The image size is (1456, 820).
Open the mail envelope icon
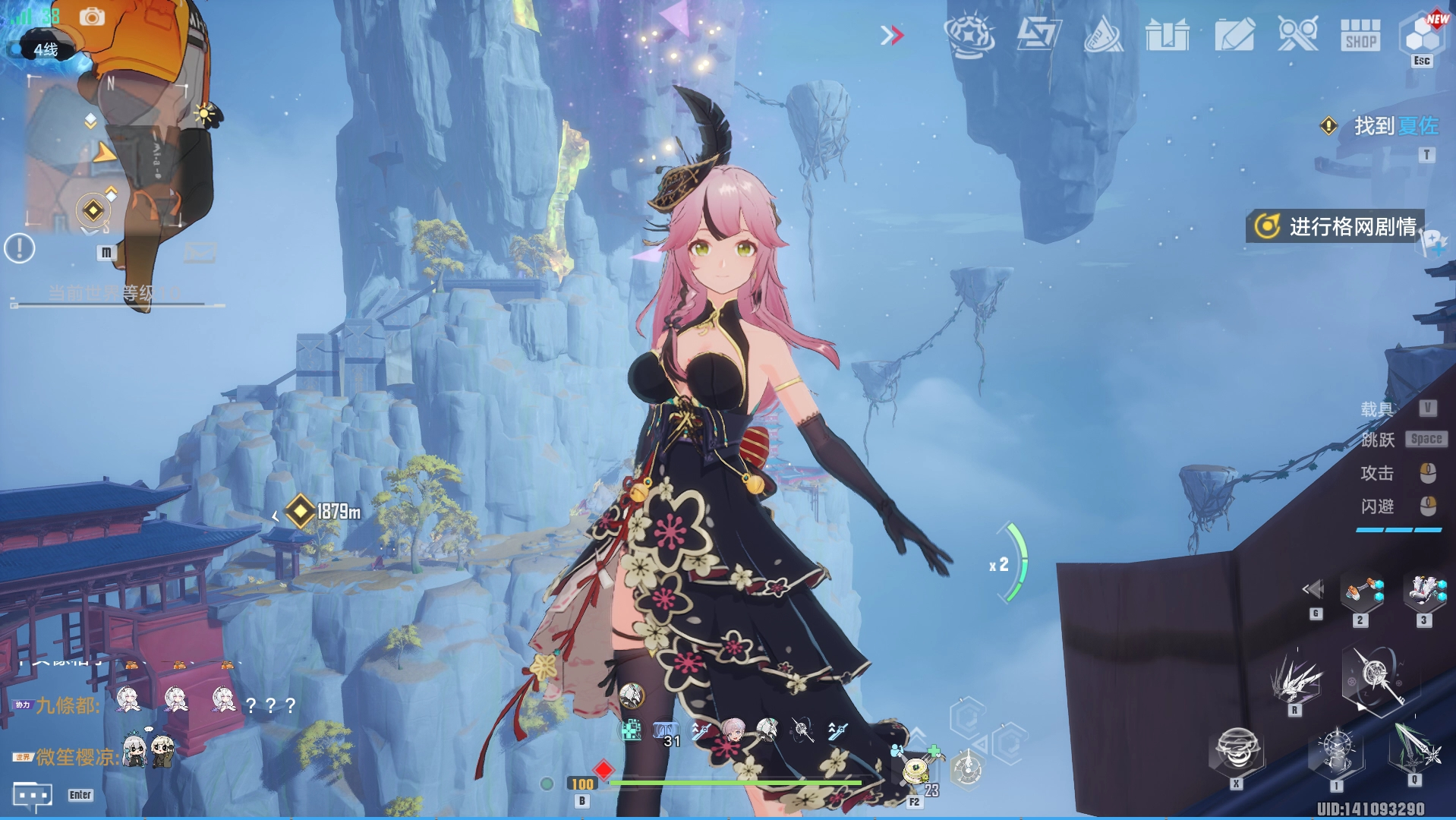tap(200, 251)
